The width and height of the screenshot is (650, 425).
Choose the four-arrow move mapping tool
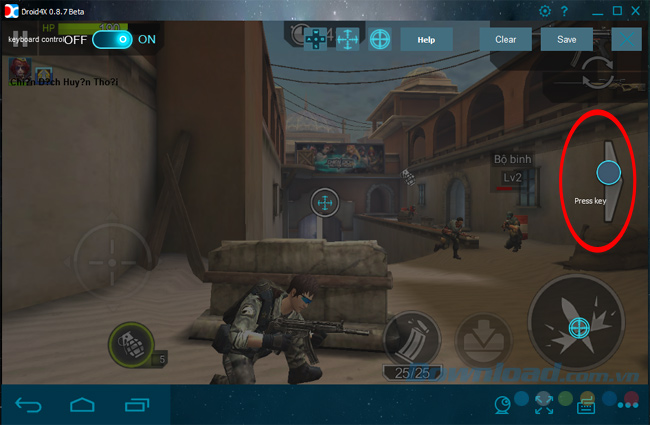coord(347,39)
